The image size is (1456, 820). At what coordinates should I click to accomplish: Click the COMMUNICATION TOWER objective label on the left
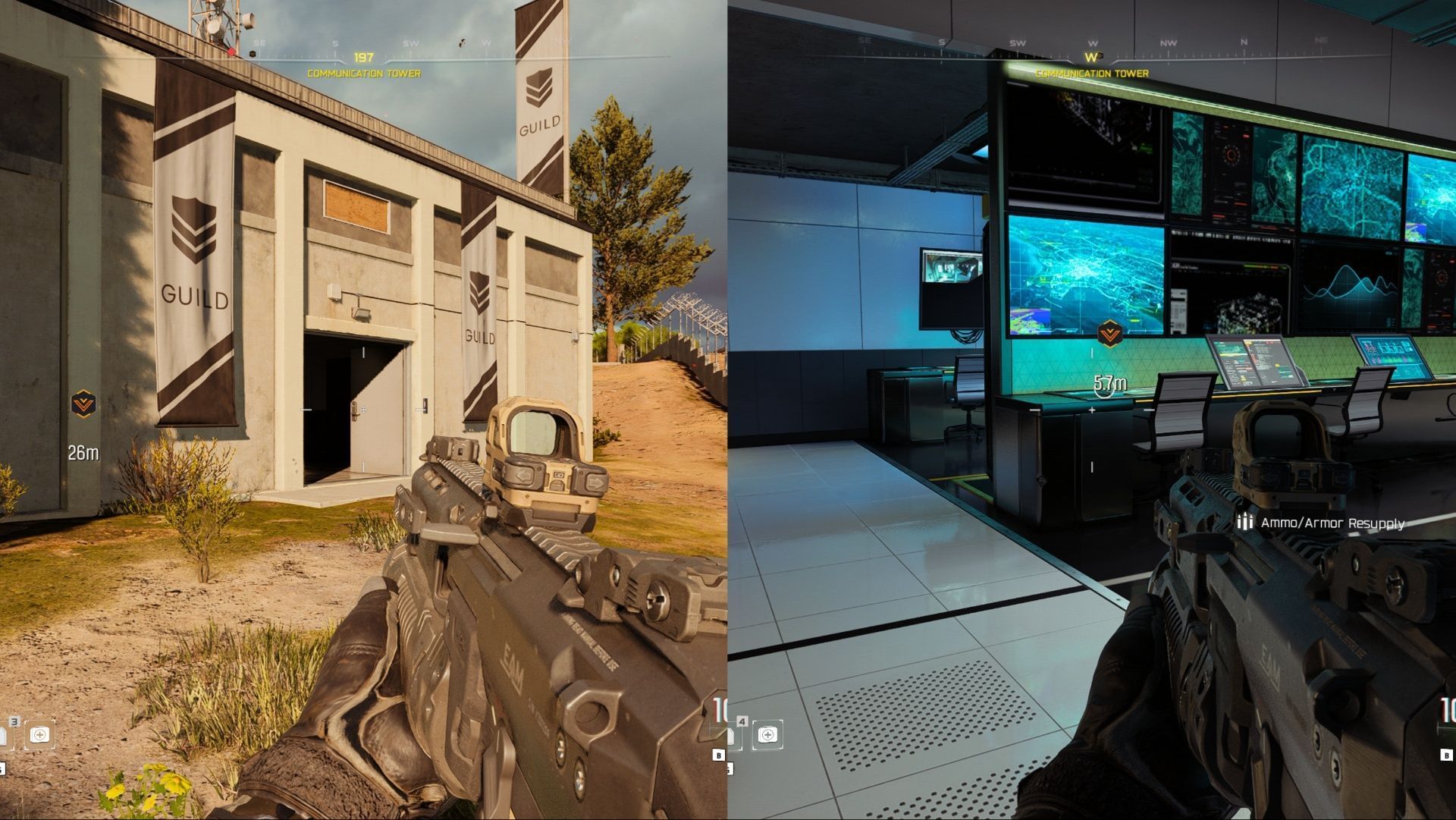(x=362, y=74)
